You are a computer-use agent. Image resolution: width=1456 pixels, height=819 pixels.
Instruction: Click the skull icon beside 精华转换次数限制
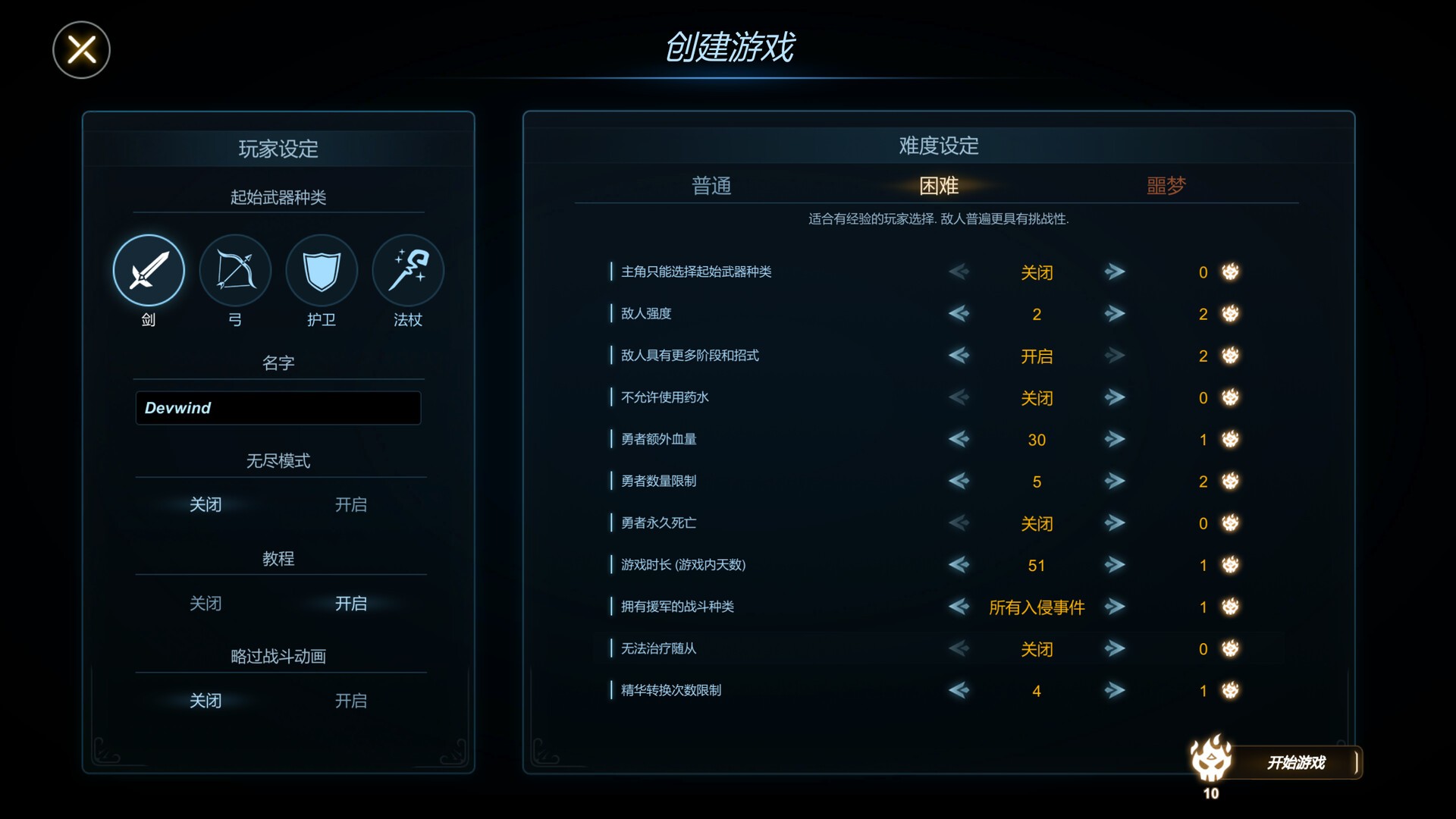[1229, 690]
